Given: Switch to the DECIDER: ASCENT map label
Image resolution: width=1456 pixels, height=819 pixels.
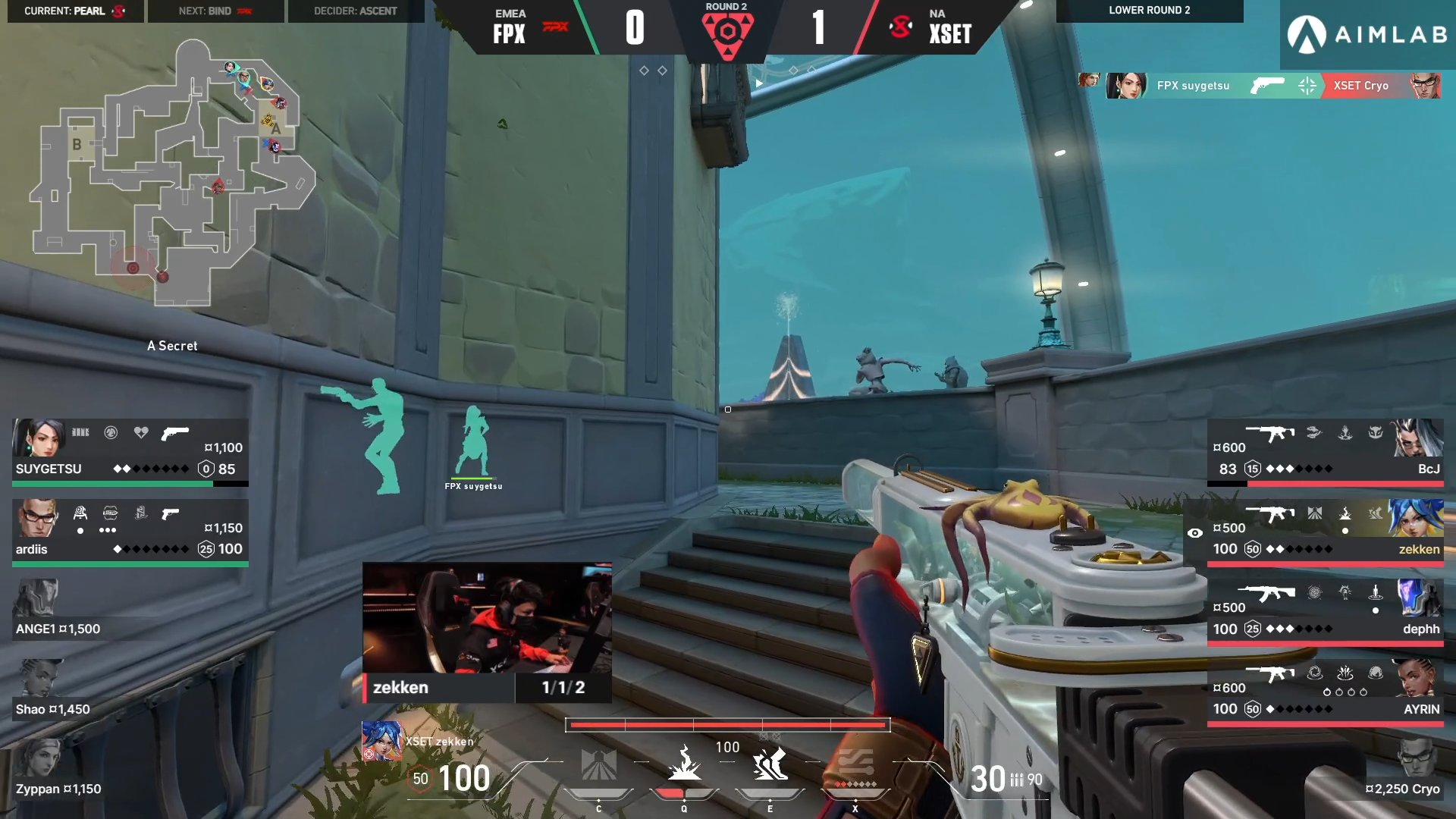Looking at the screenshot, I should pos(353,11).
